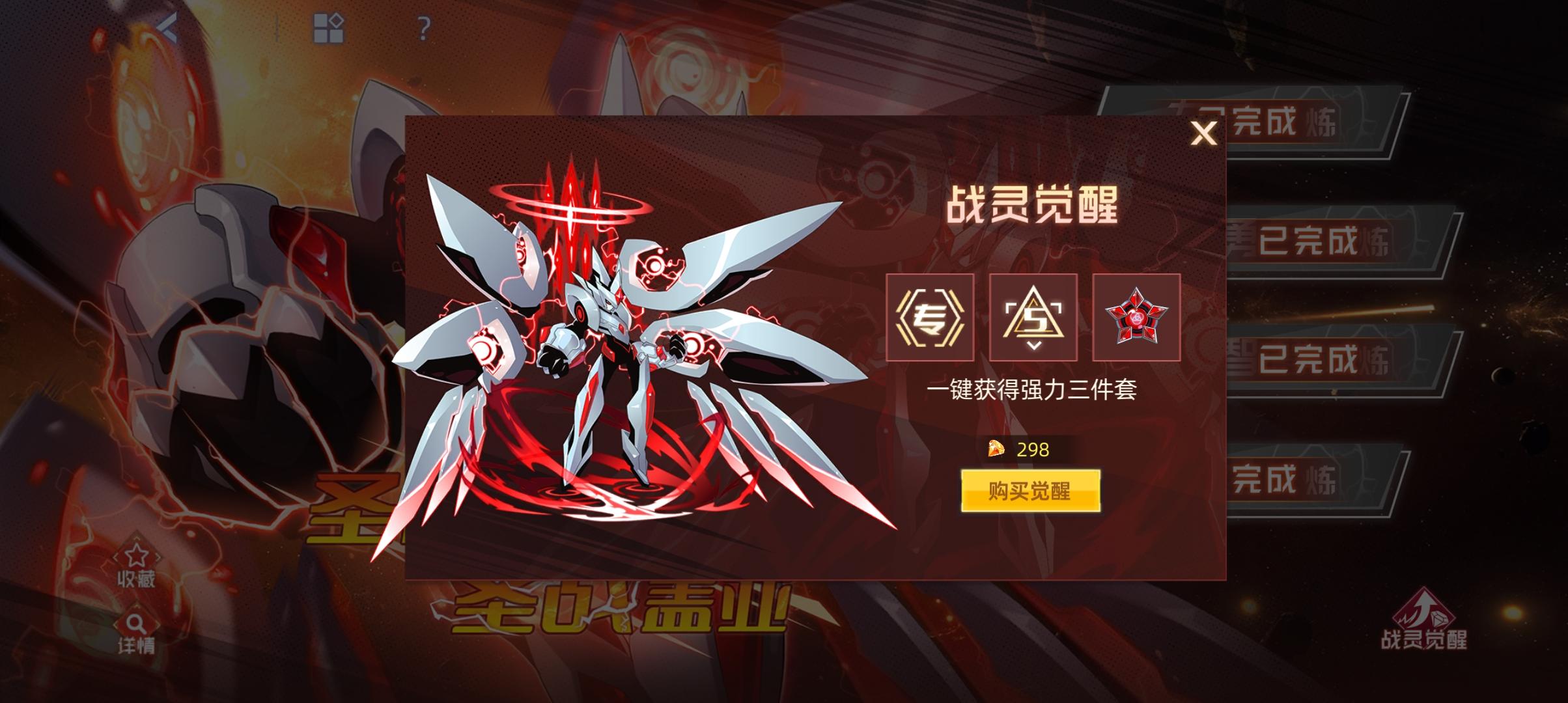Open the grid module icon on the top bar

328,26
